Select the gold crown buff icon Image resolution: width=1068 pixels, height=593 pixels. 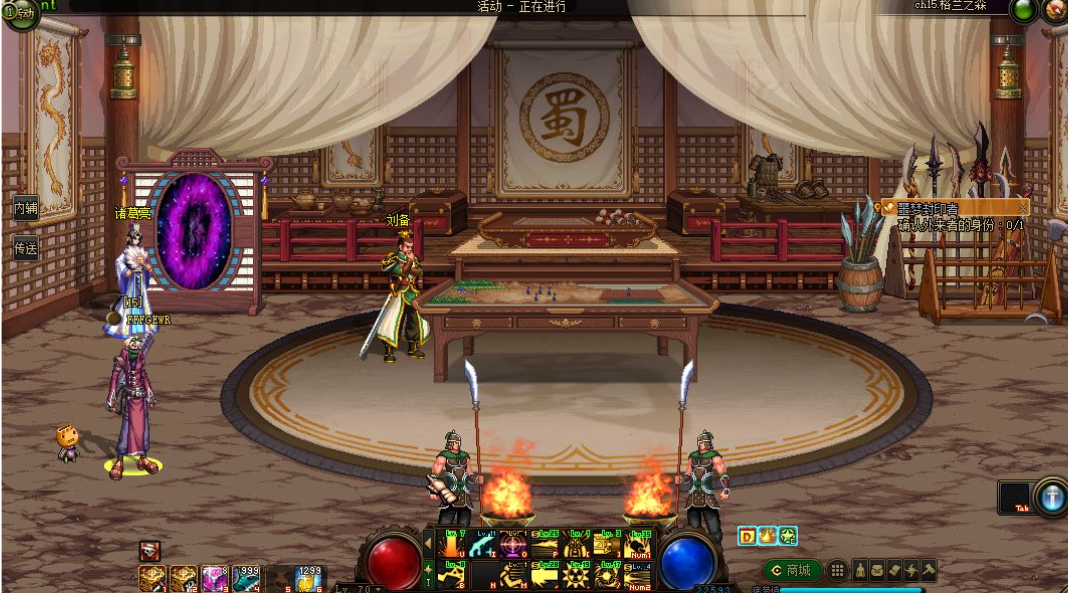tap(767, 536)
